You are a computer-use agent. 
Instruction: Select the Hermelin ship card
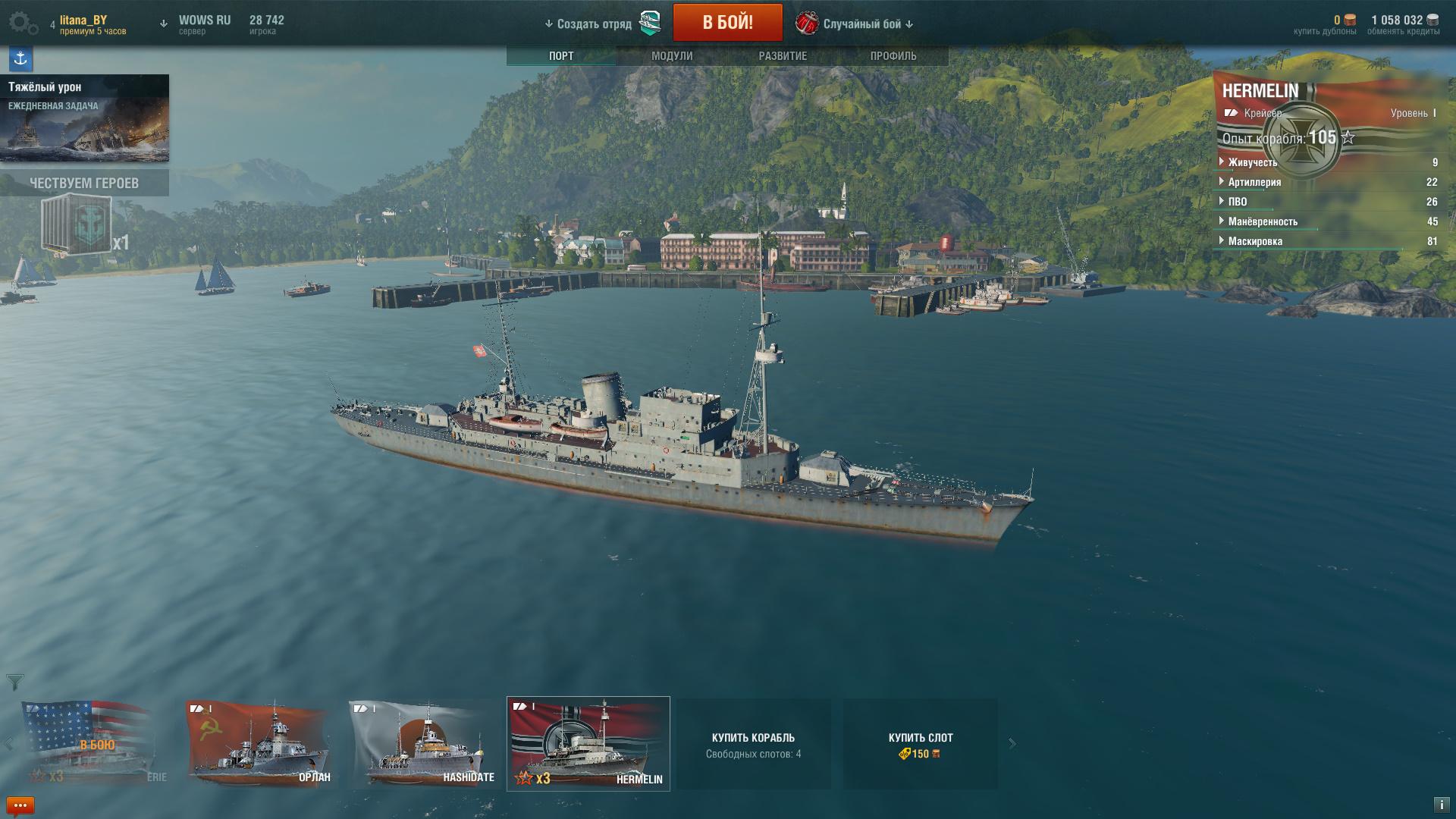point(588,744)
